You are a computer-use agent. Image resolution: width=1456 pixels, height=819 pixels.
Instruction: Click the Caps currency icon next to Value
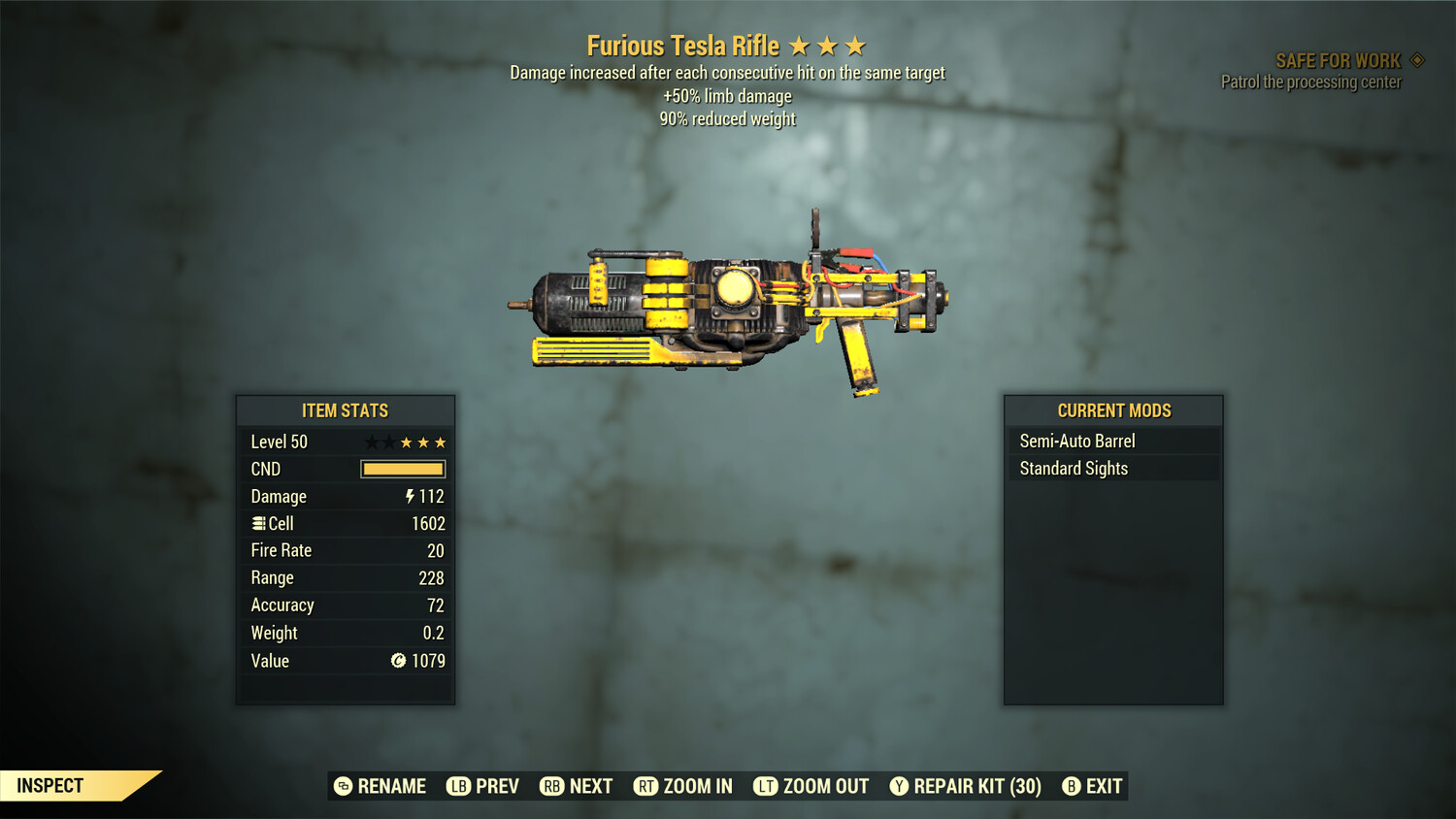(x=397, y=661)
